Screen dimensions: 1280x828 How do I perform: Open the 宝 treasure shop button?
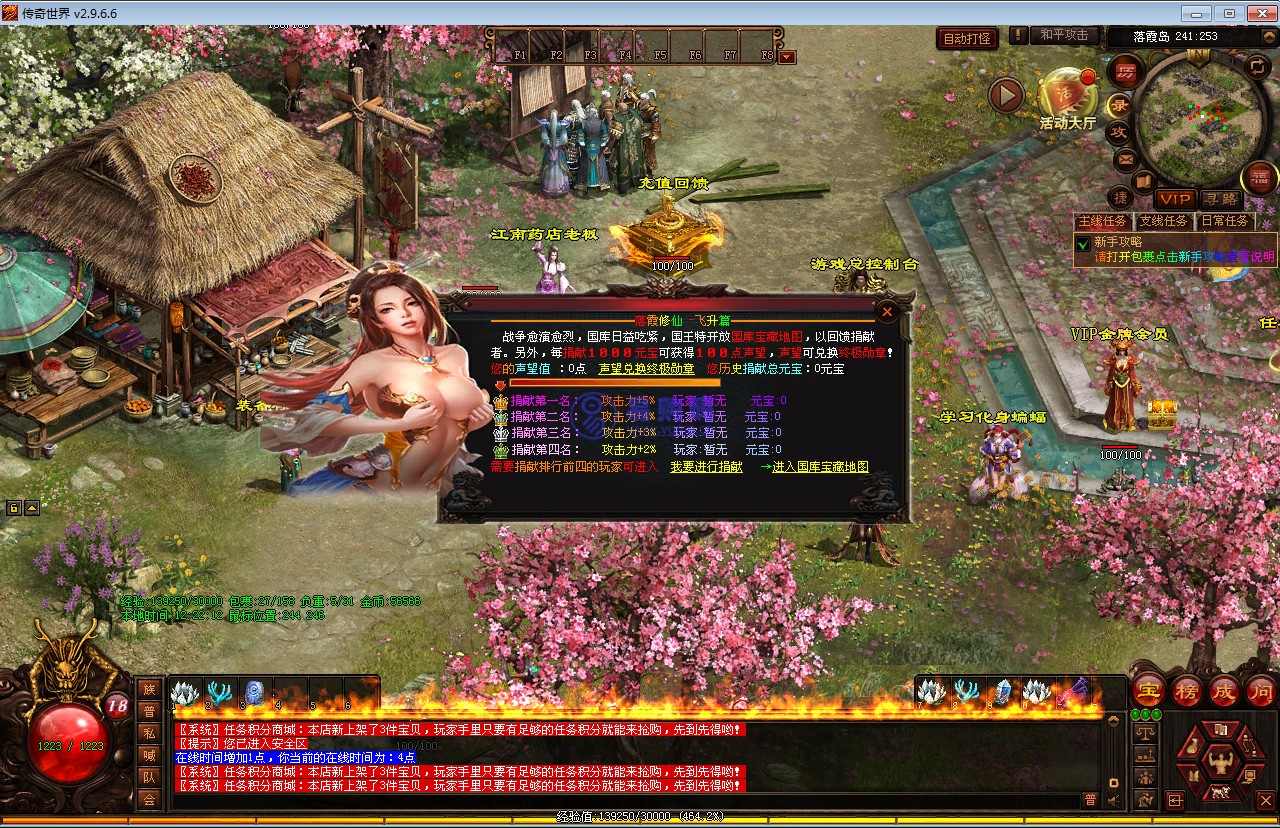[1149, 691]
